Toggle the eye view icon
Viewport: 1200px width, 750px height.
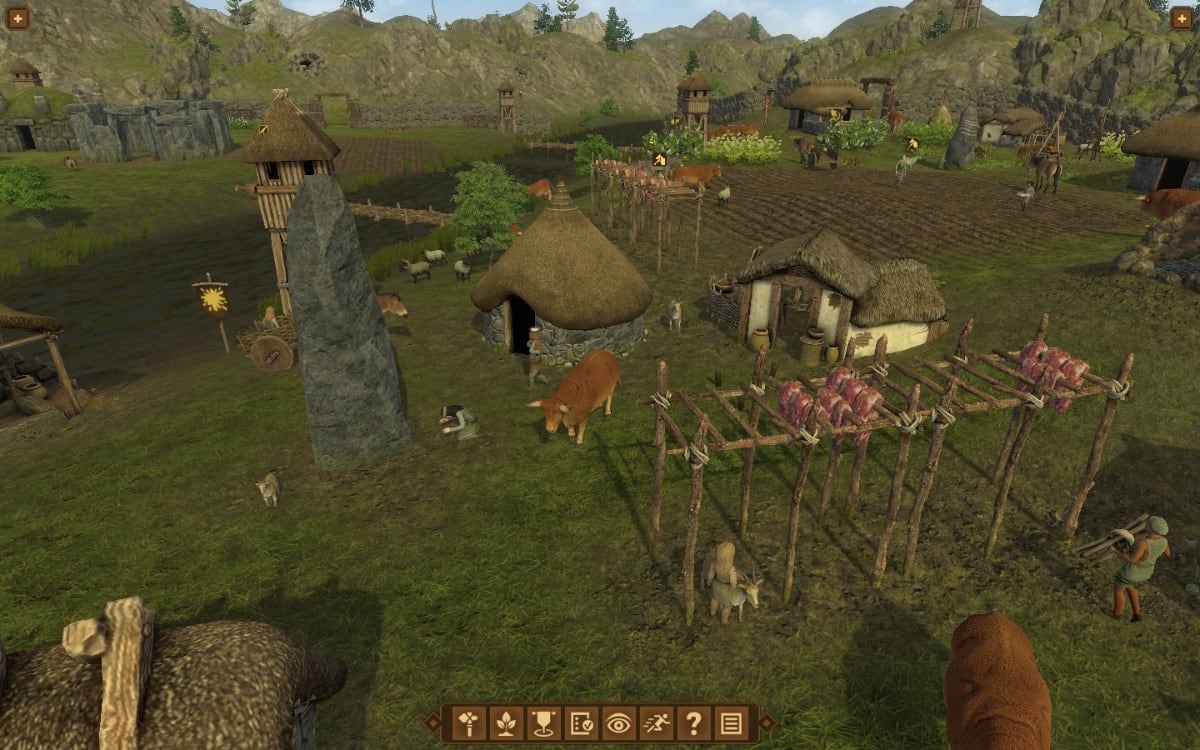[618, 722]
